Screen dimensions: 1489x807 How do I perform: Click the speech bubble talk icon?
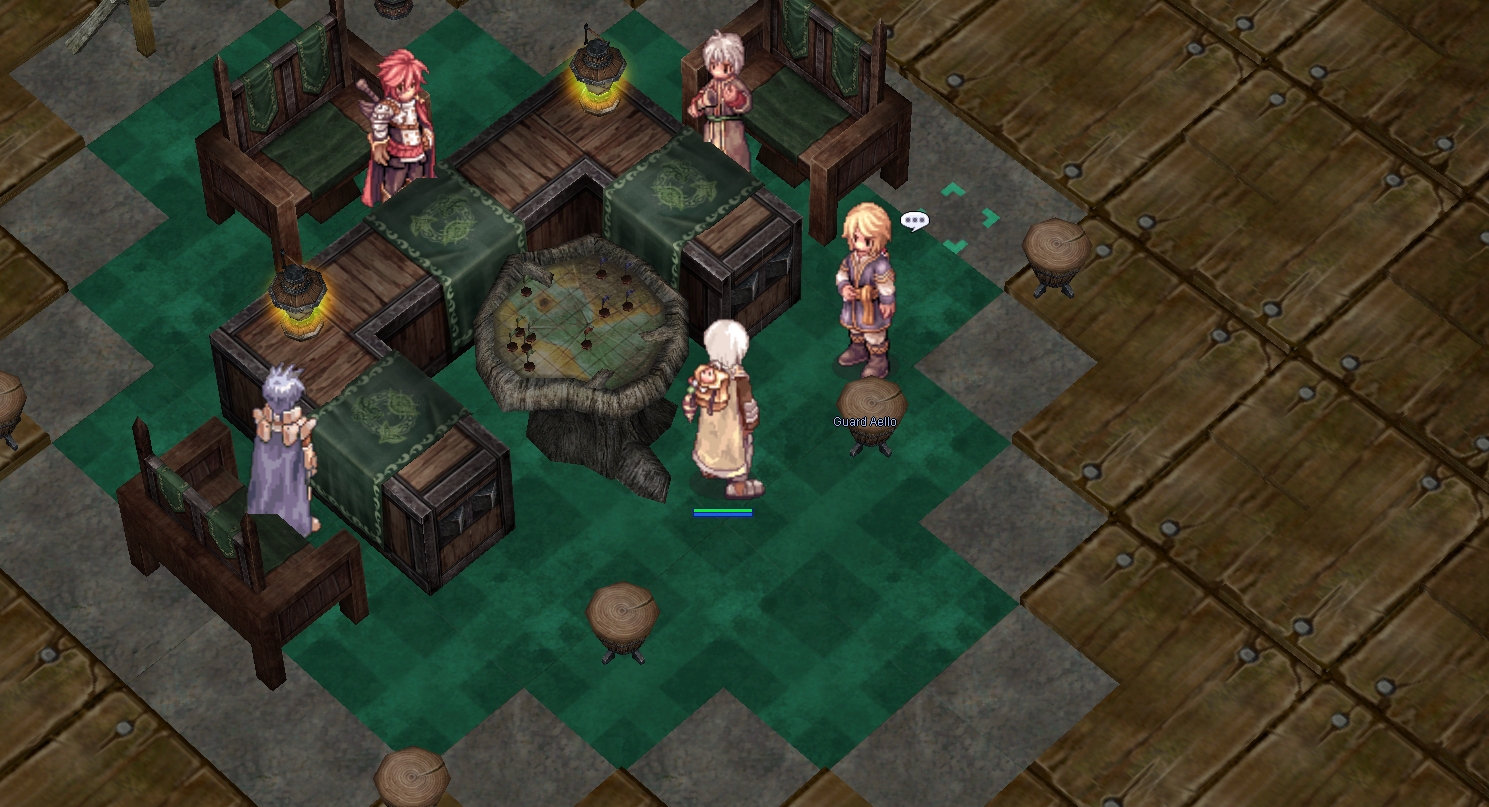(914, 221)
